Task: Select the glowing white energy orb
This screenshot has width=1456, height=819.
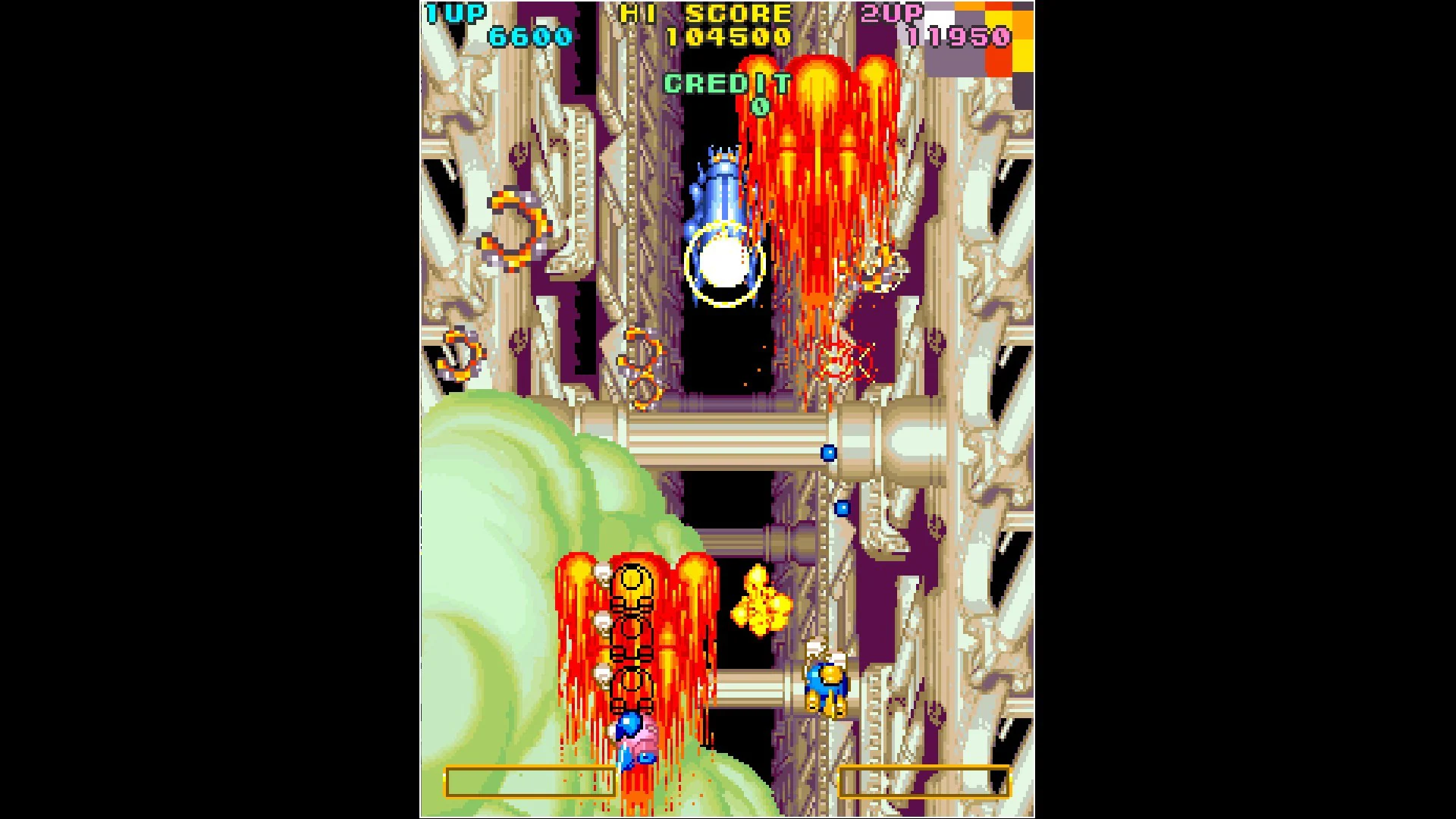Action: pyautogui.click(x=720, y=265)
